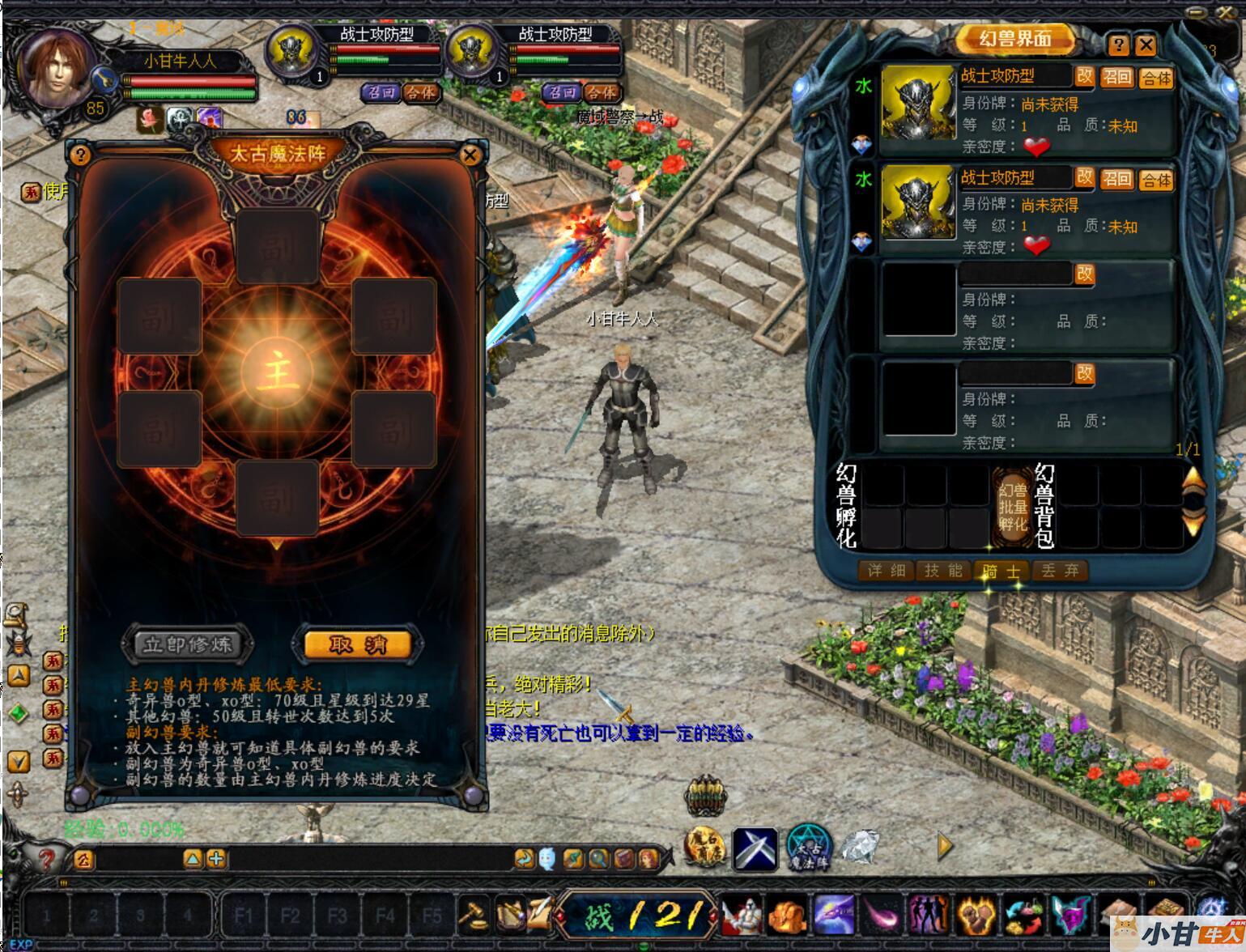Activate 幻兽批量孵化 batch hatching
The width and height of the screenshot is (1246, 952).
[1012, 507]
